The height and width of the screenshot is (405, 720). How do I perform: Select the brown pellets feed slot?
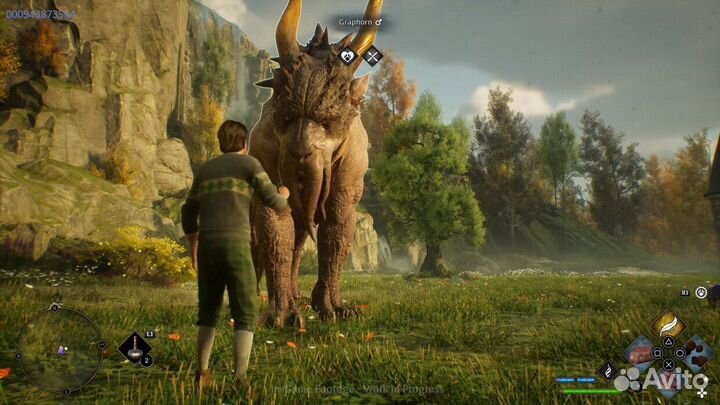point(697,351)
